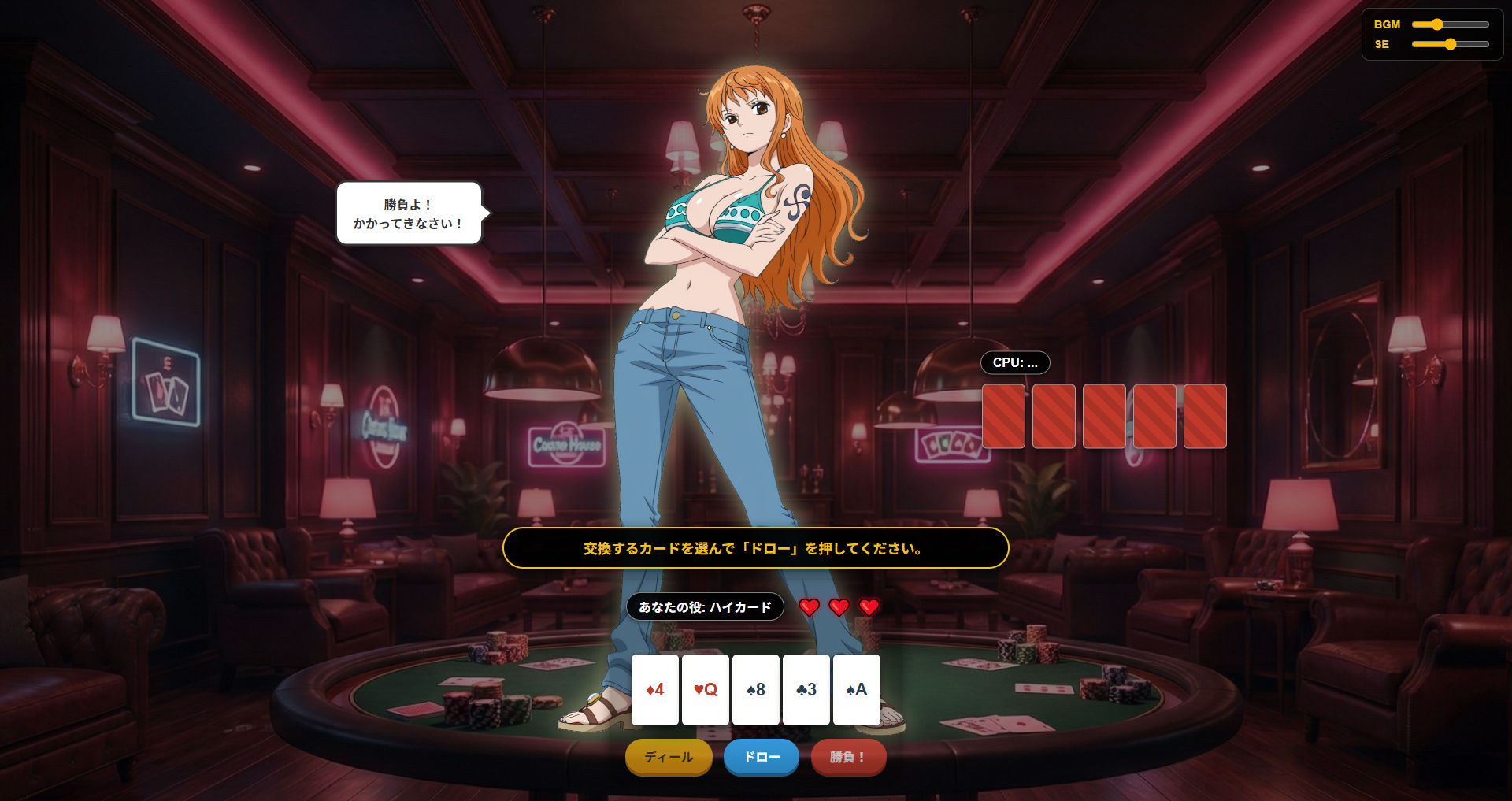
Task: Click the second heart life icon
Action: click(838, 606)
